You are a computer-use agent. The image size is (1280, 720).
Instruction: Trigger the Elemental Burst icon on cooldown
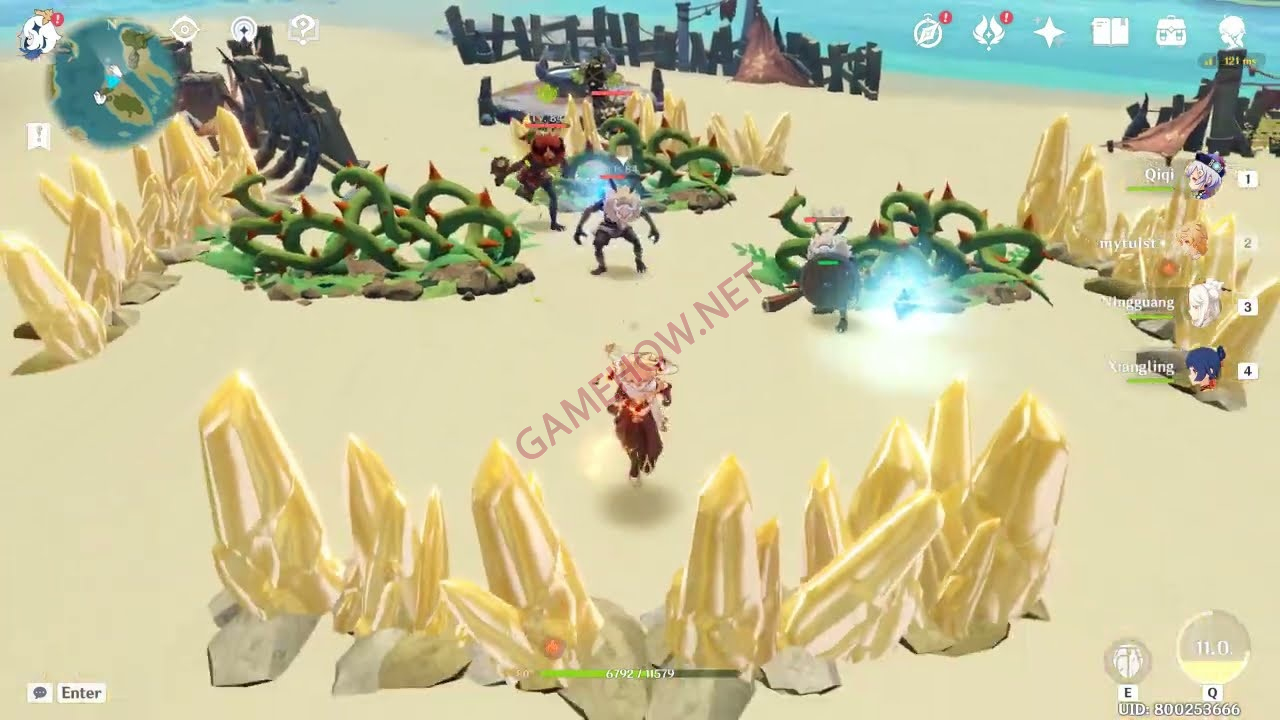pos(1212,649)
